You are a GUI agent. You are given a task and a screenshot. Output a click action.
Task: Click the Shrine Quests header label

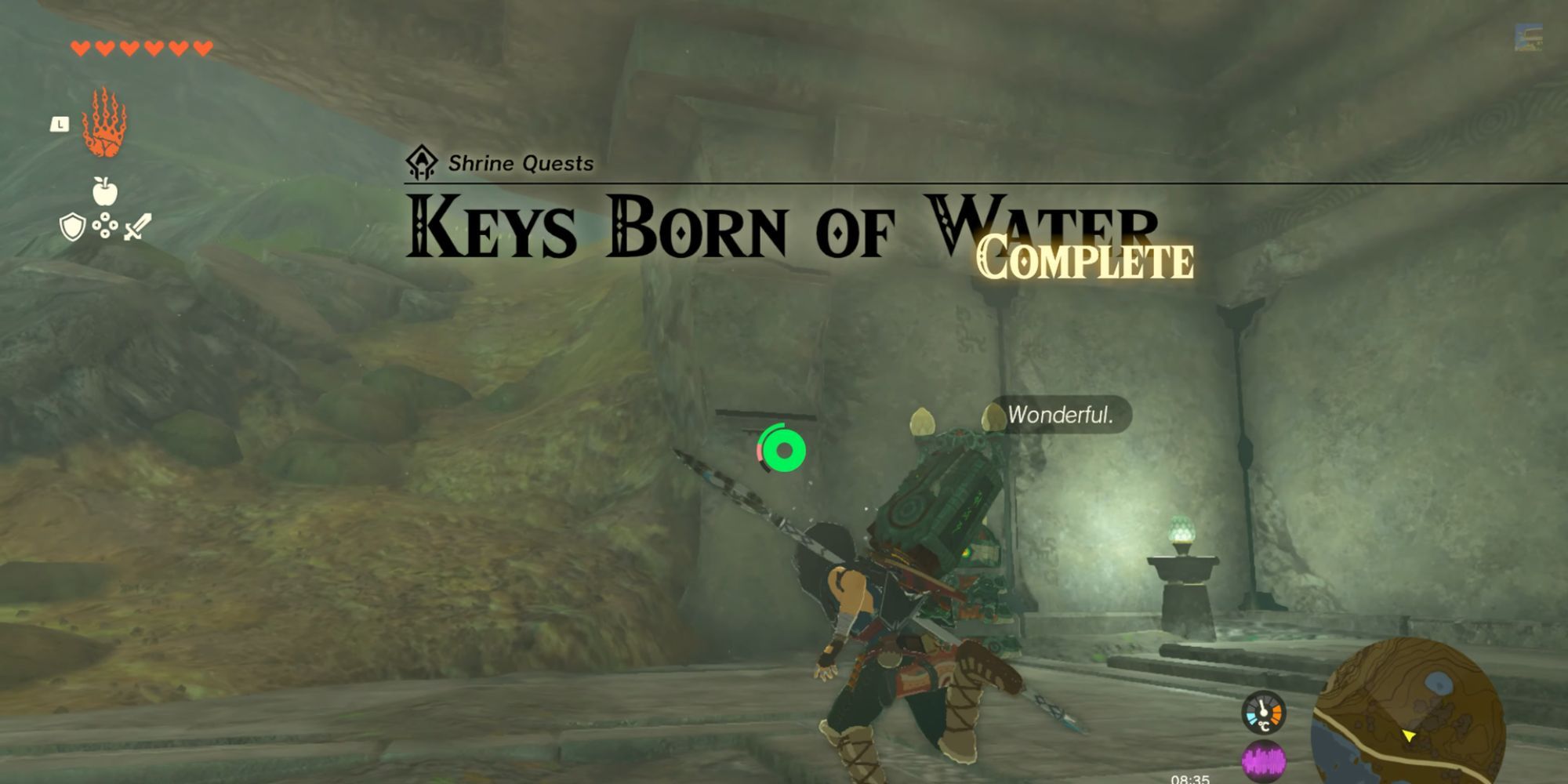521,163
